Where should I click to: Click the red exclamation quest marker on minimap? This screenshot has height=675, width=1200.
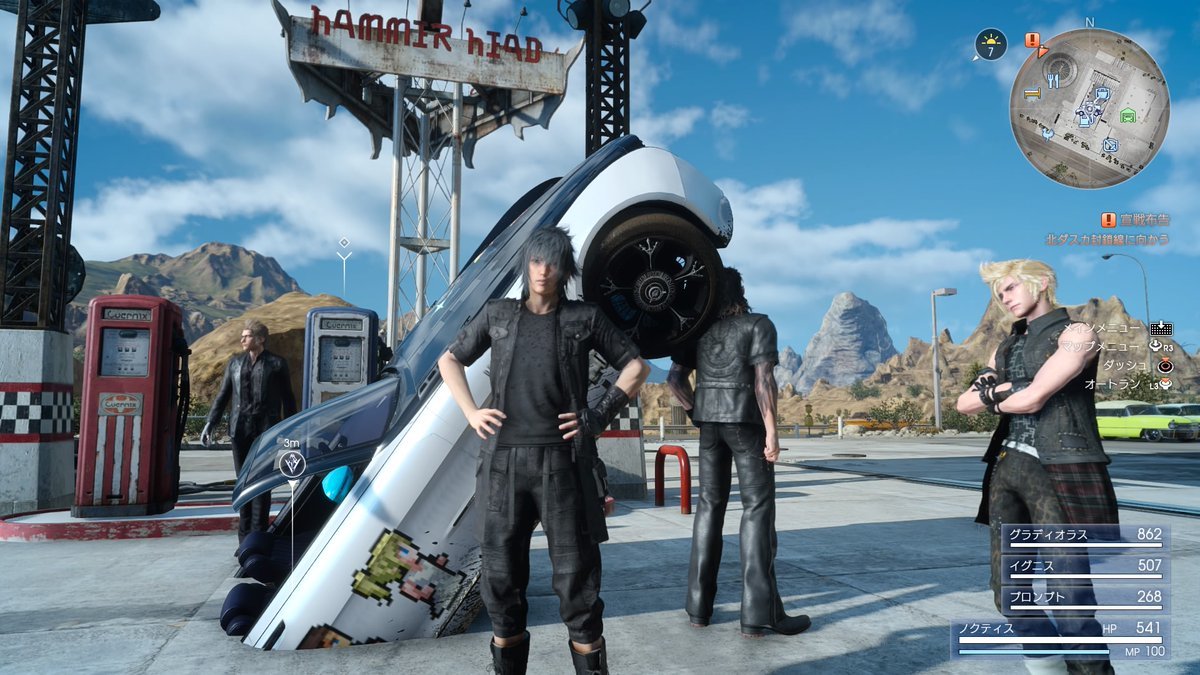[x=1032, y=40]
